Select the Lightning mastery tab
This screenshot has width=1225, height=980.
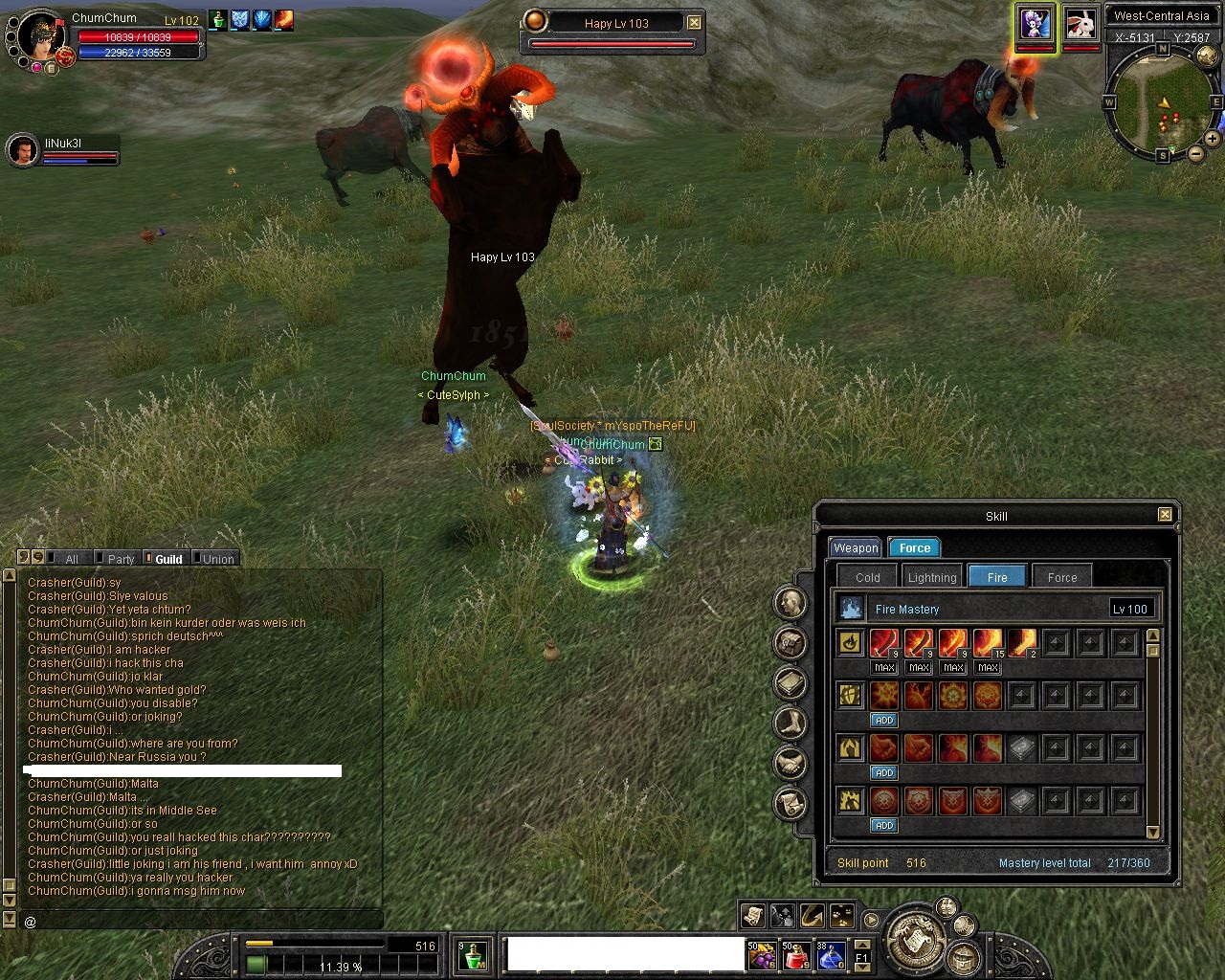[931, 577]
